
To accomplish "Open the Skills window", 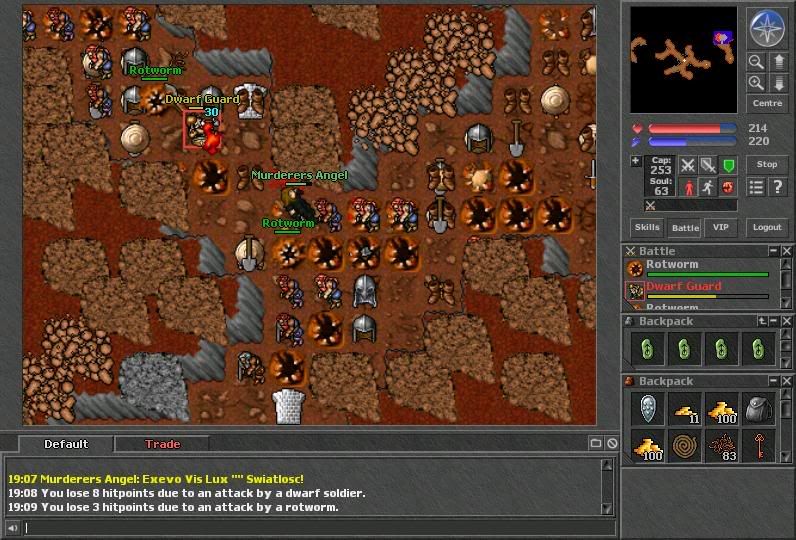I will pos(647,228).
